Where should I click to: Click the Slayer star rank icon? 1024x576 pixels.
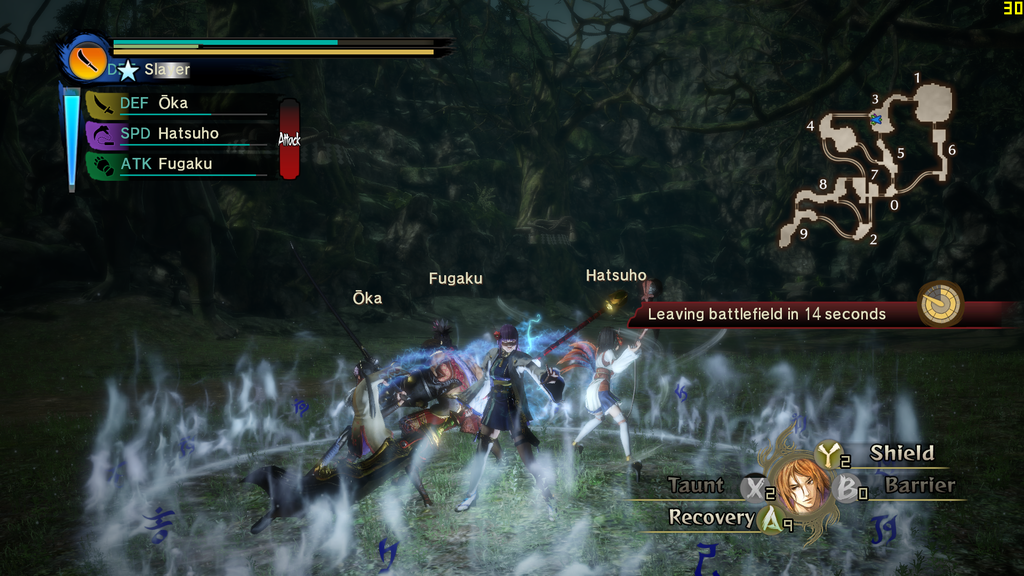click(128, 70)
